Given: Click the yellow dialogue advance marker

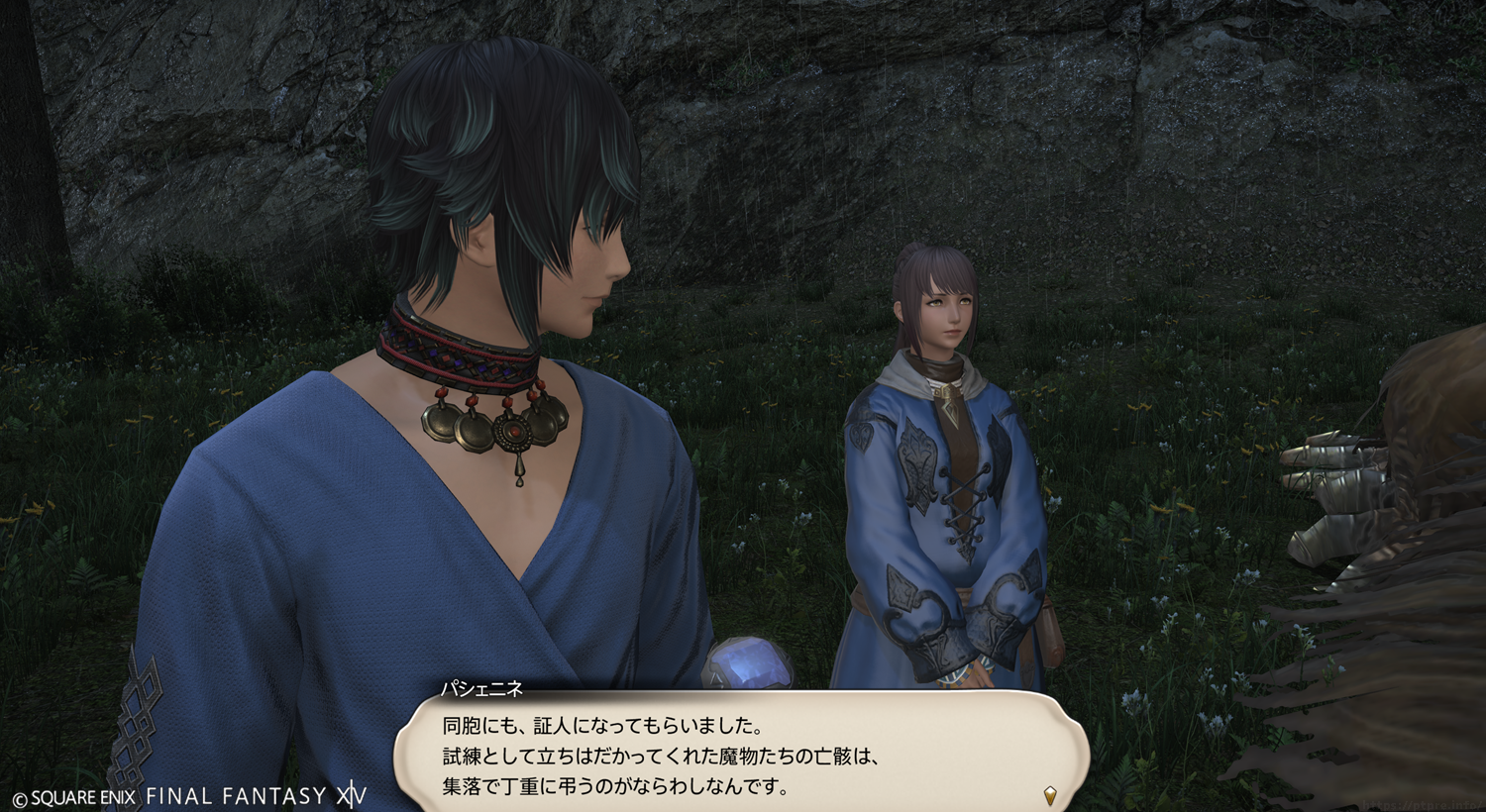Looking at the screenshot, I should point(1050,794).
